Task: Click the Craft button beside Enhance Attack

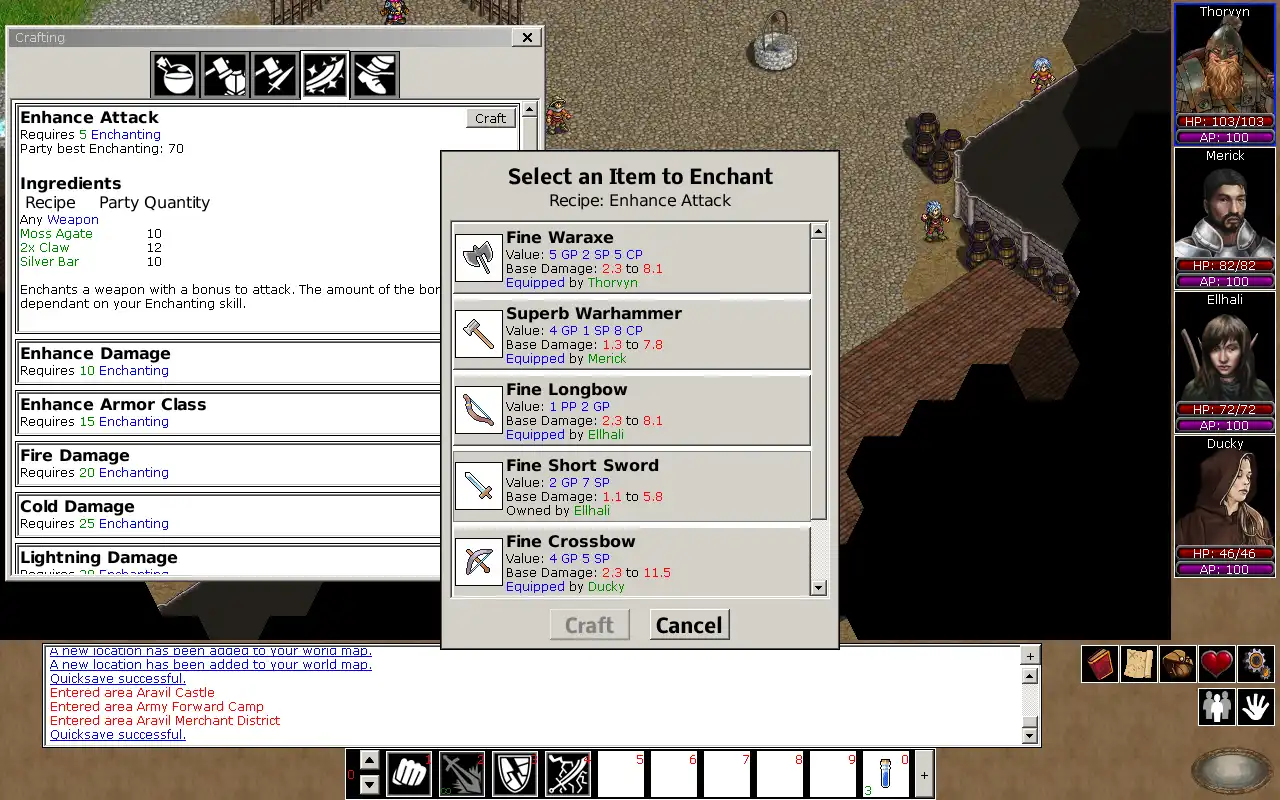Action: point(490,118)
